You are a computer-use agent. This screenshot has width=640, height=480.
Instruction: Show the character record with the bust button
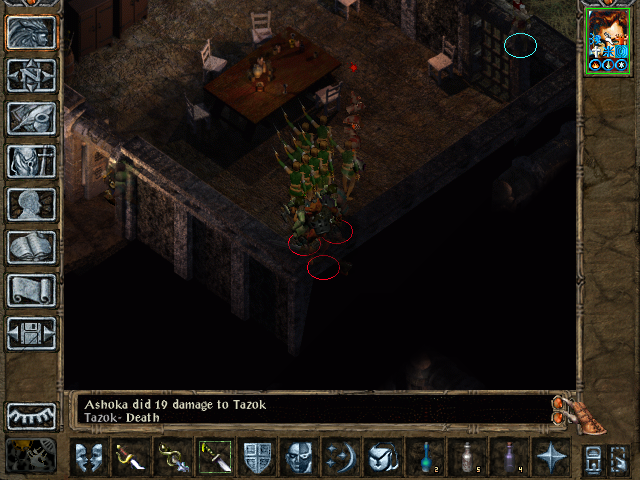point(31,203)
